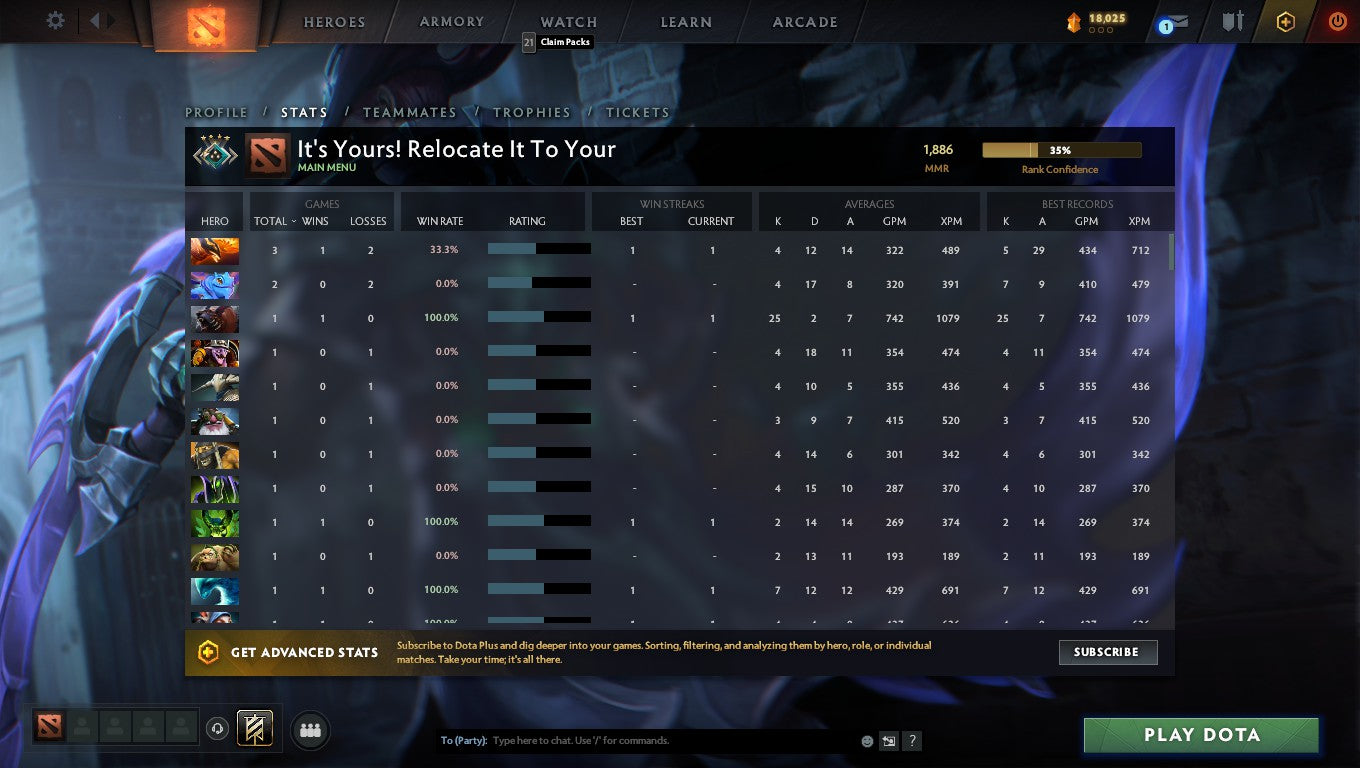Open the party finder with the three-people icon
1360x768 pixels.
tap(310, 730)
